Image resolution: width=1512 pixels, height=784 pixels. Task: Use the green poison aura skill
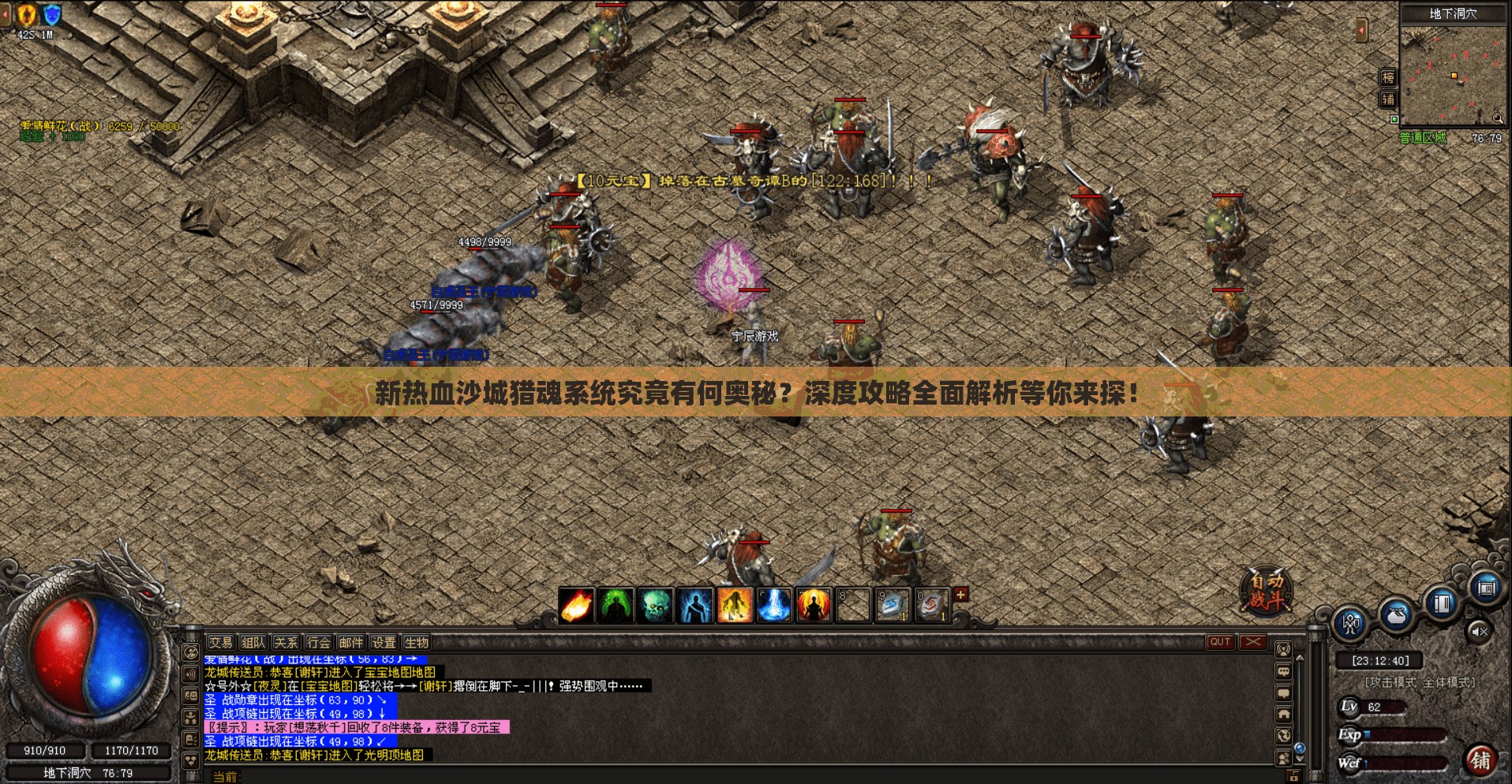[616, 607]
